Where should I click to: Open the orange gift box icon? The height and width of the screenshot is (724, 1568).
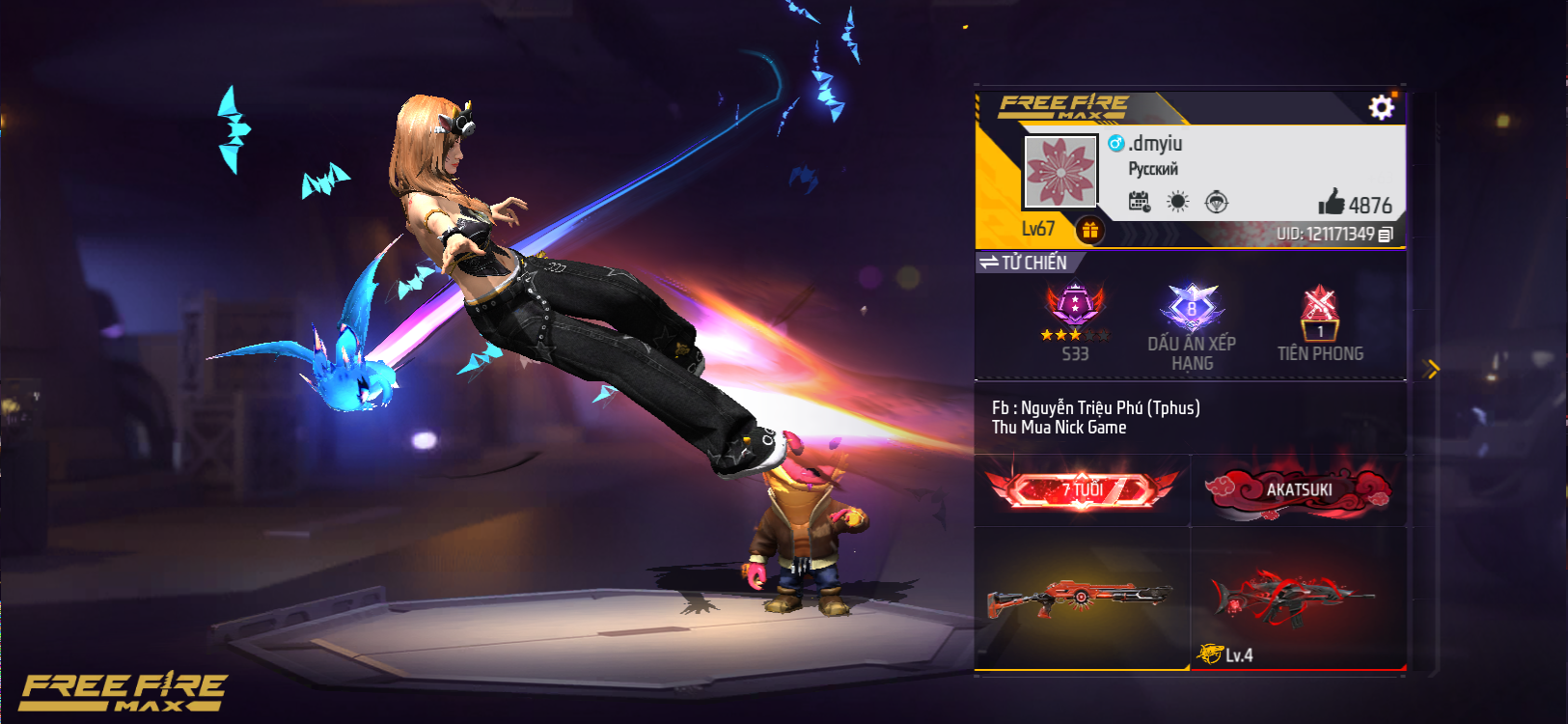coord(1089,230)
